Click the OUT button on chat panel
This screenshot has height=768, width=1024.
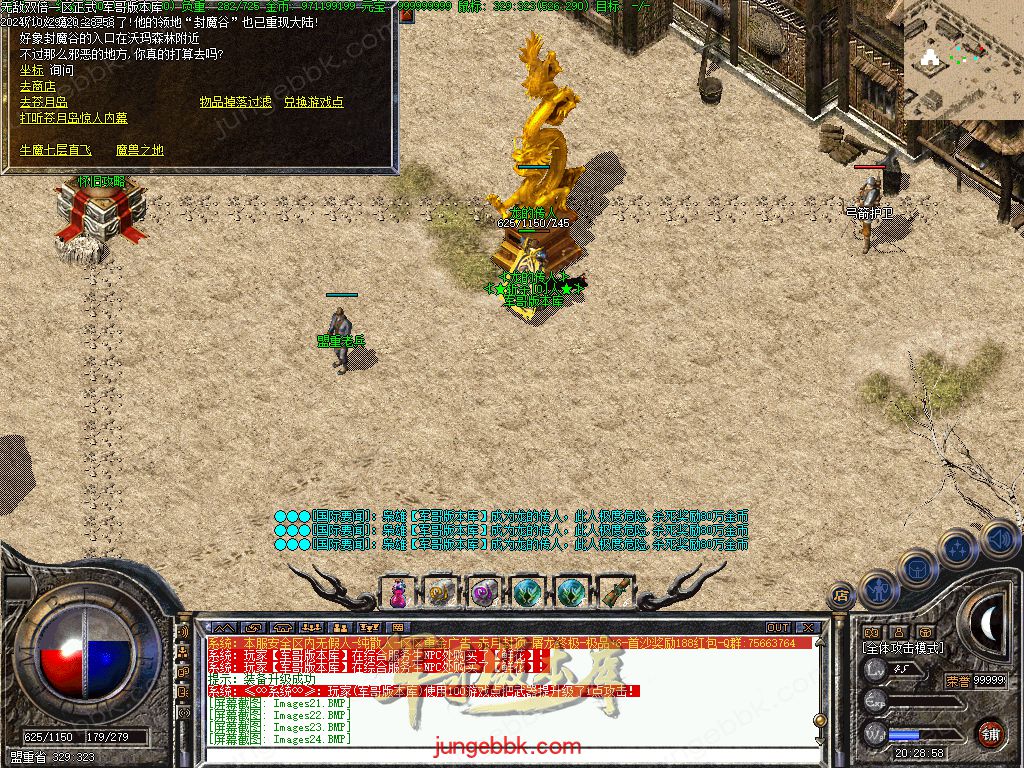(x=777, y=628)
